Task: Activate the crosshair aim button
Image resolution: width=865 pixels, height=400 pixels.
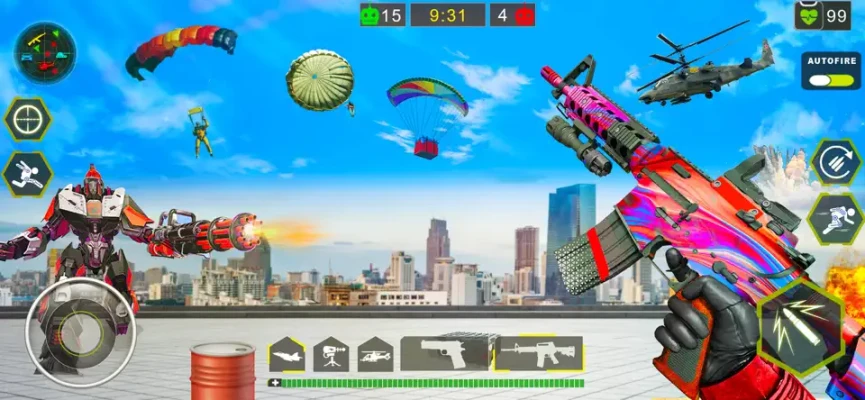Action: tap(27, 121)
